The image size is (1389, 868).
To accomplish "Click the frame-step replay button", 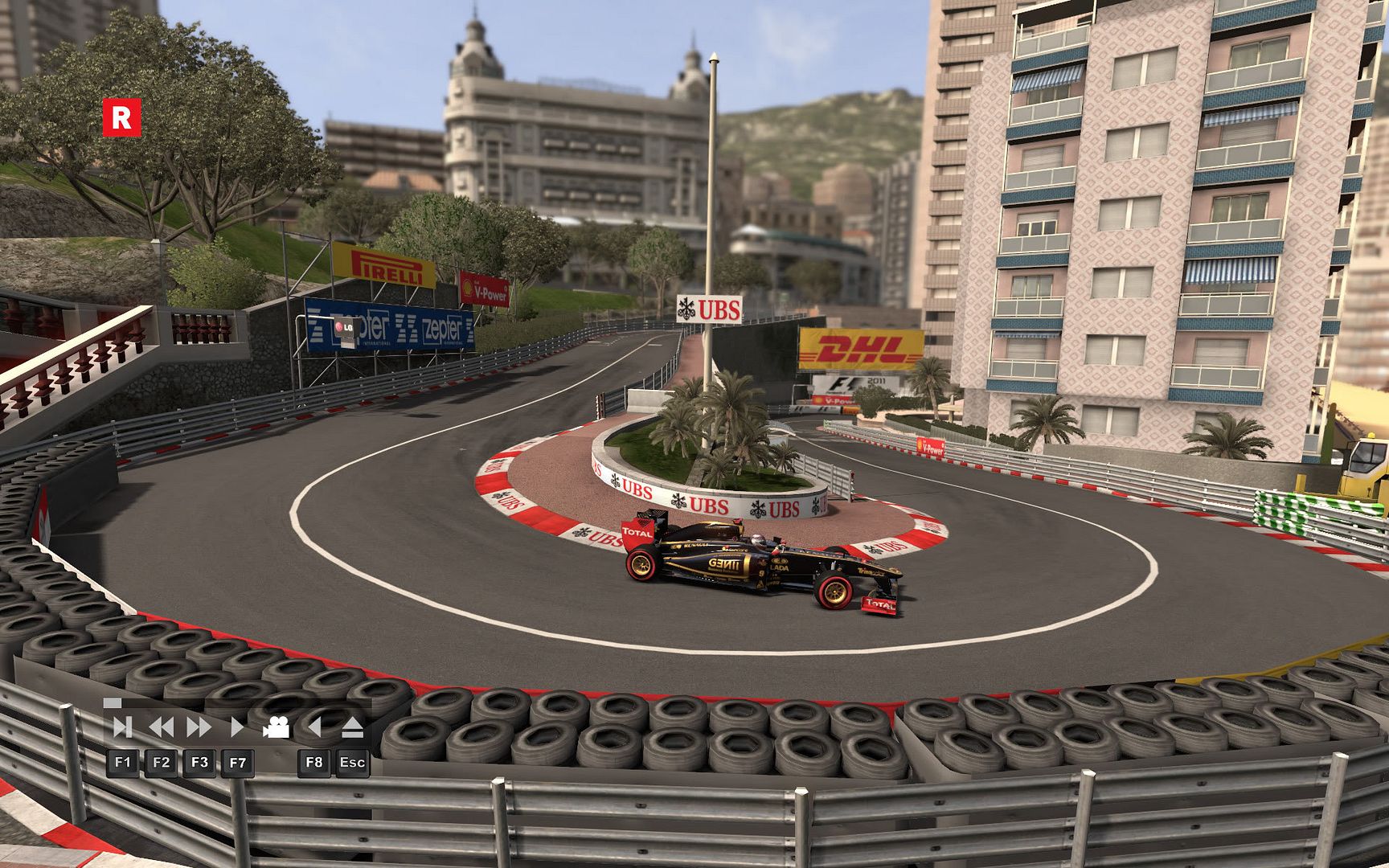I will tap(122, 727).
